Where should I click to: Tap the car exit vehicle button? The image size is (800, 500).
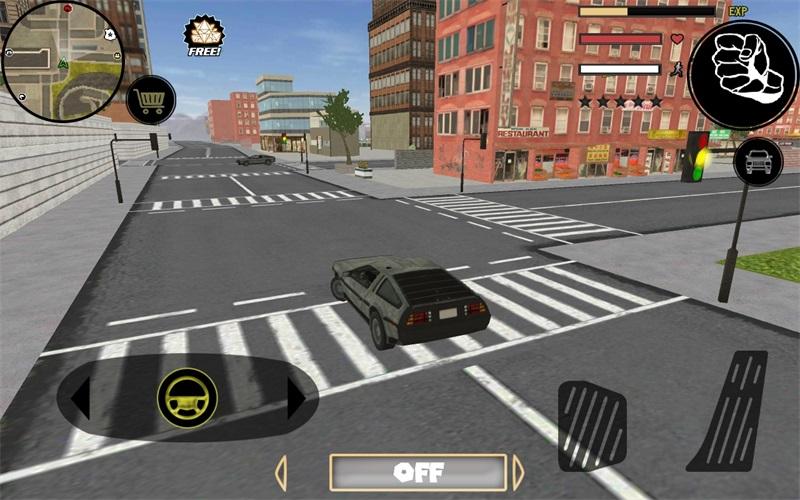click(757, 161)
